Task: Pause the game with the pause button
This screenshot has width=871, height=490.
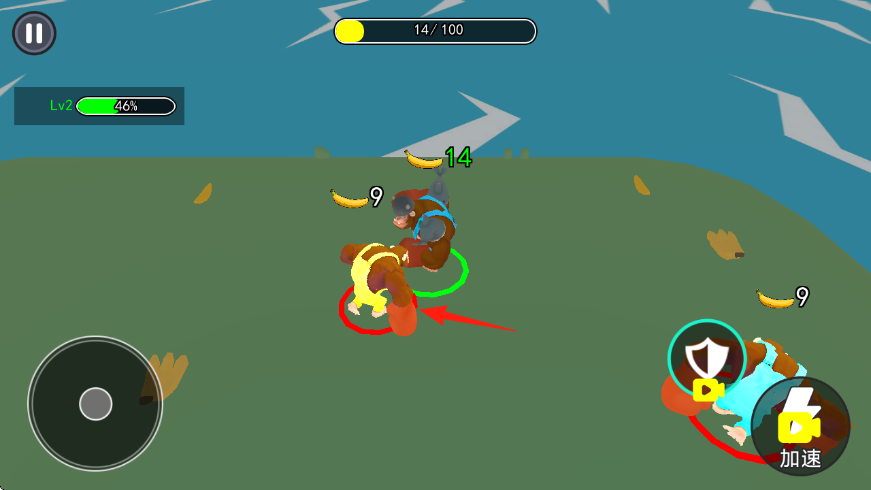Action: click(34, 33)
